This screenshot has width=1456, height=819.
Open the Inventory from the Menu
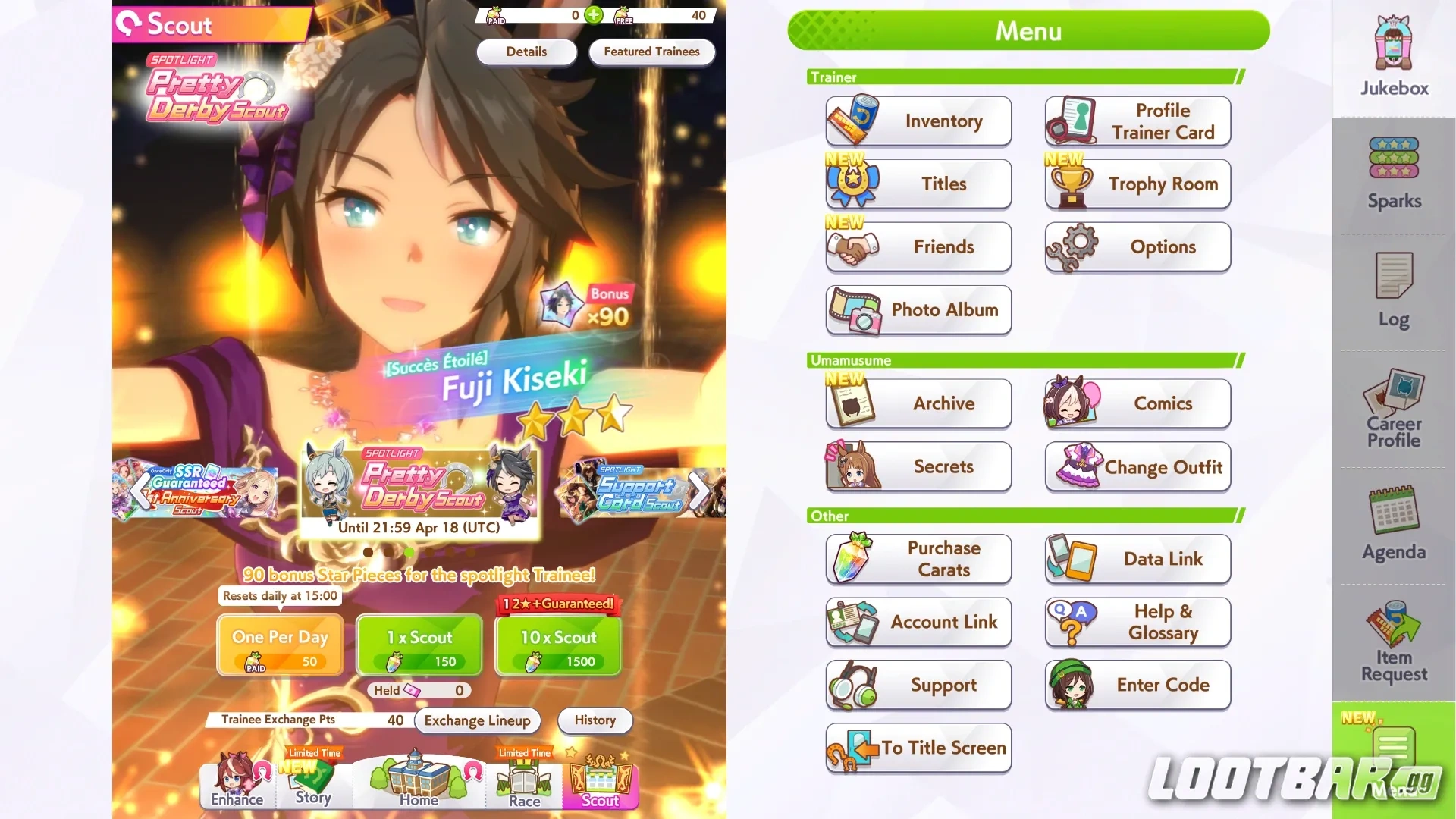pos(918,121)
